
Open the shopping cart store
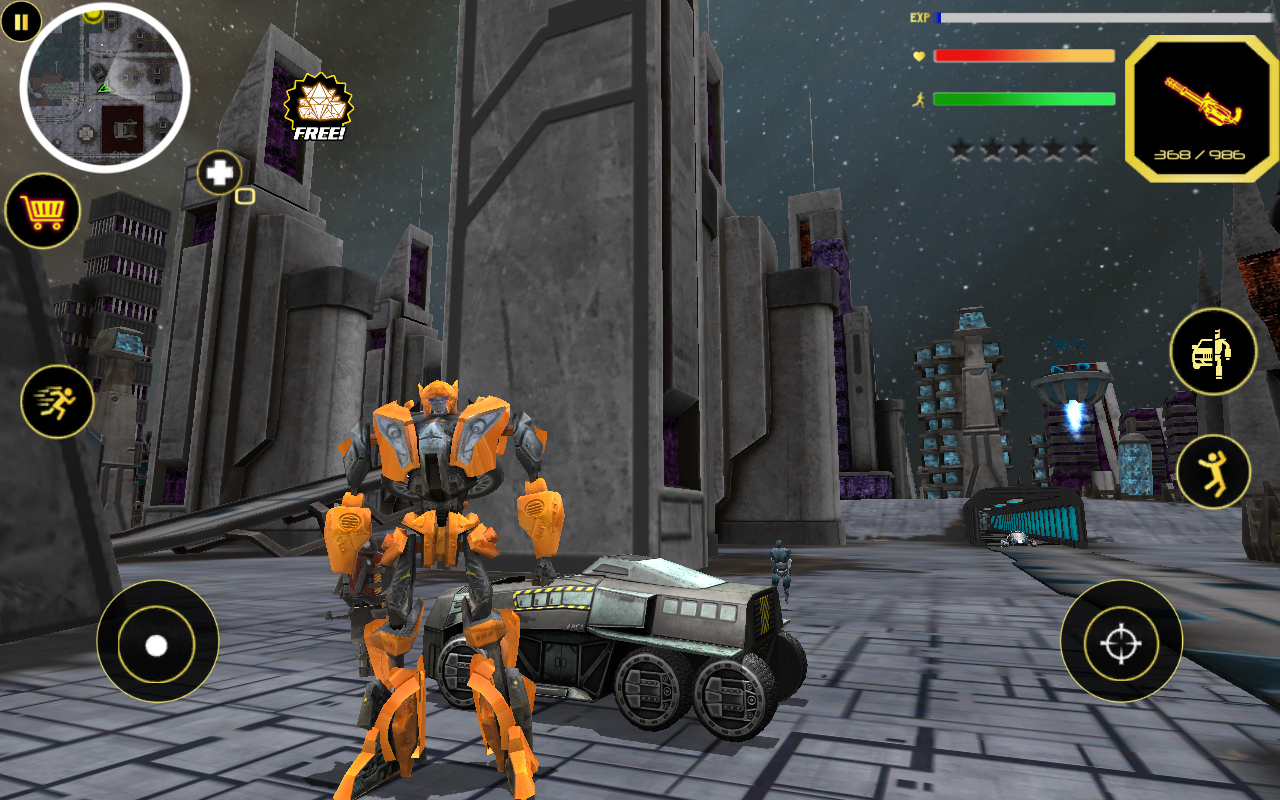[x=44, y=209]
